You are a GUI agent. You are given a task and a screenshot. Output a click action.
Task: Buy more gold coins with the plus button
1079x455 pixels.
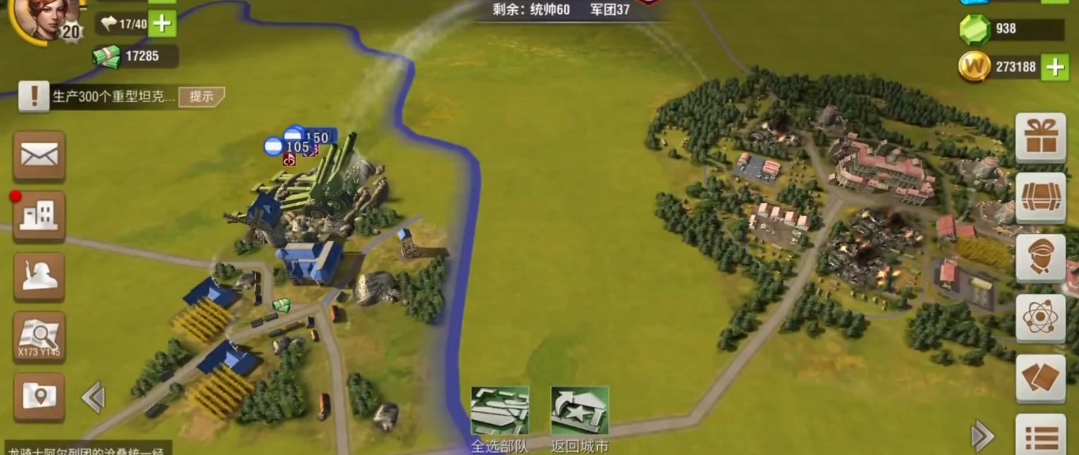tap(1055, 67)
